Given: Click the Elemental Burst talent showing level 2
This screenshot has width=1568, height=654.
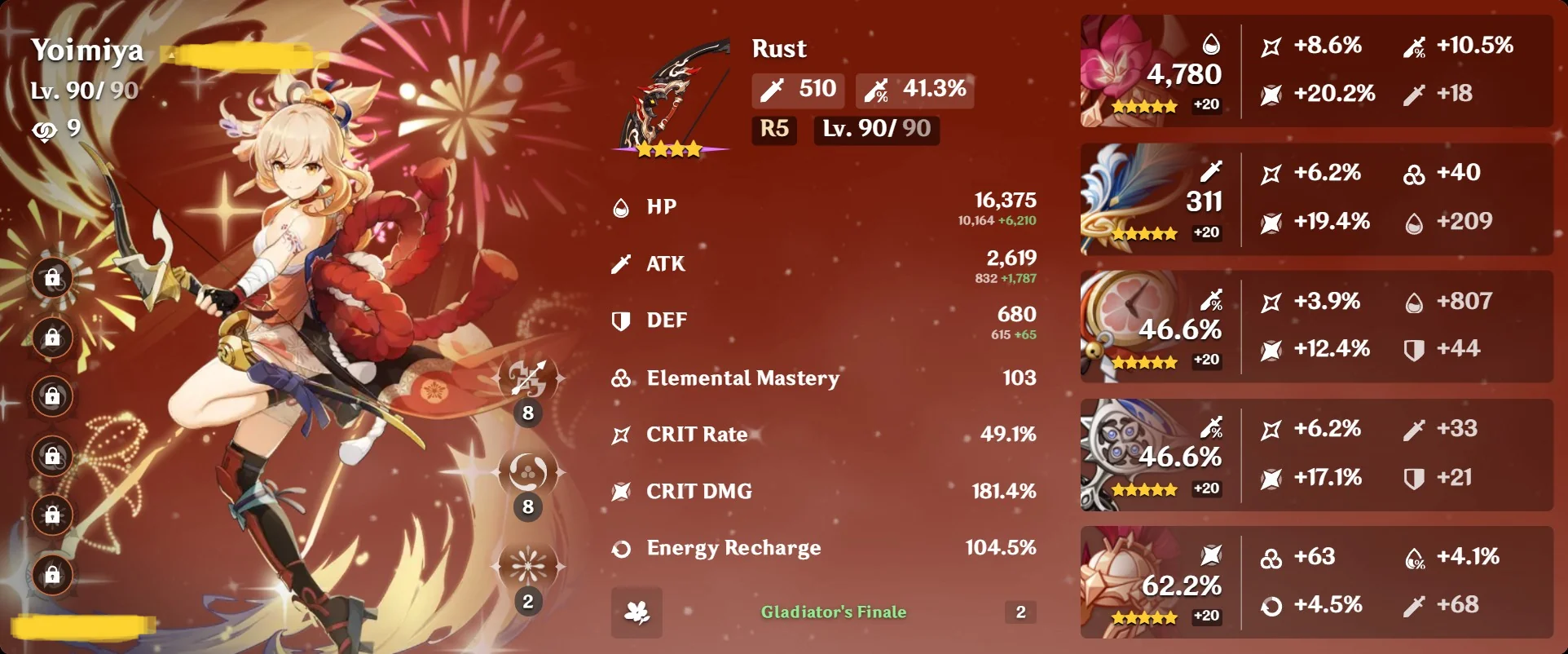Looking at the screenshot, I should pyautogui.click(x=528, y=565).
